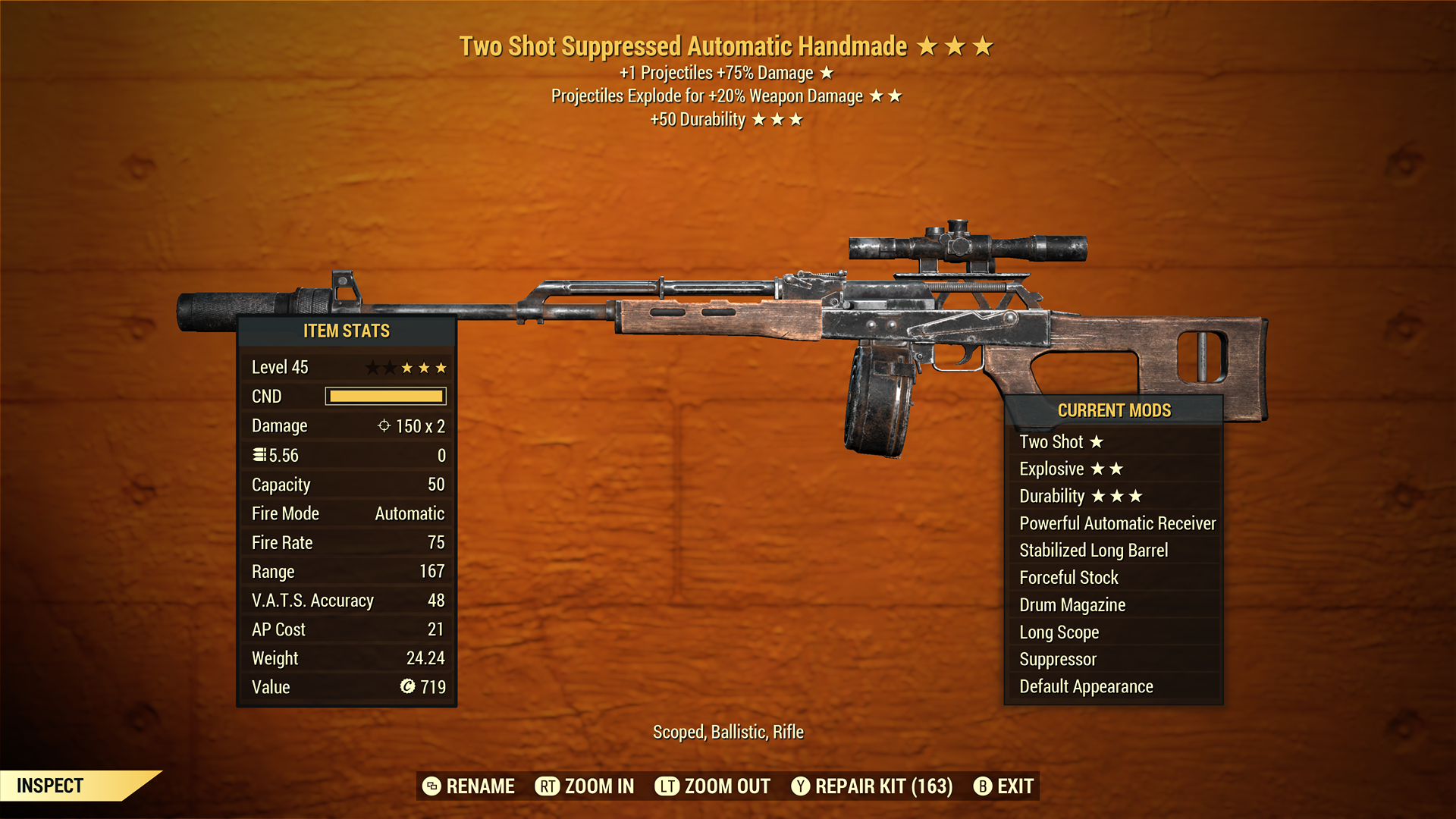Image resolution: width=1456 pixels, height=819 pixels.
Task: Select the Explosive mod entry
Action: 1070,469
